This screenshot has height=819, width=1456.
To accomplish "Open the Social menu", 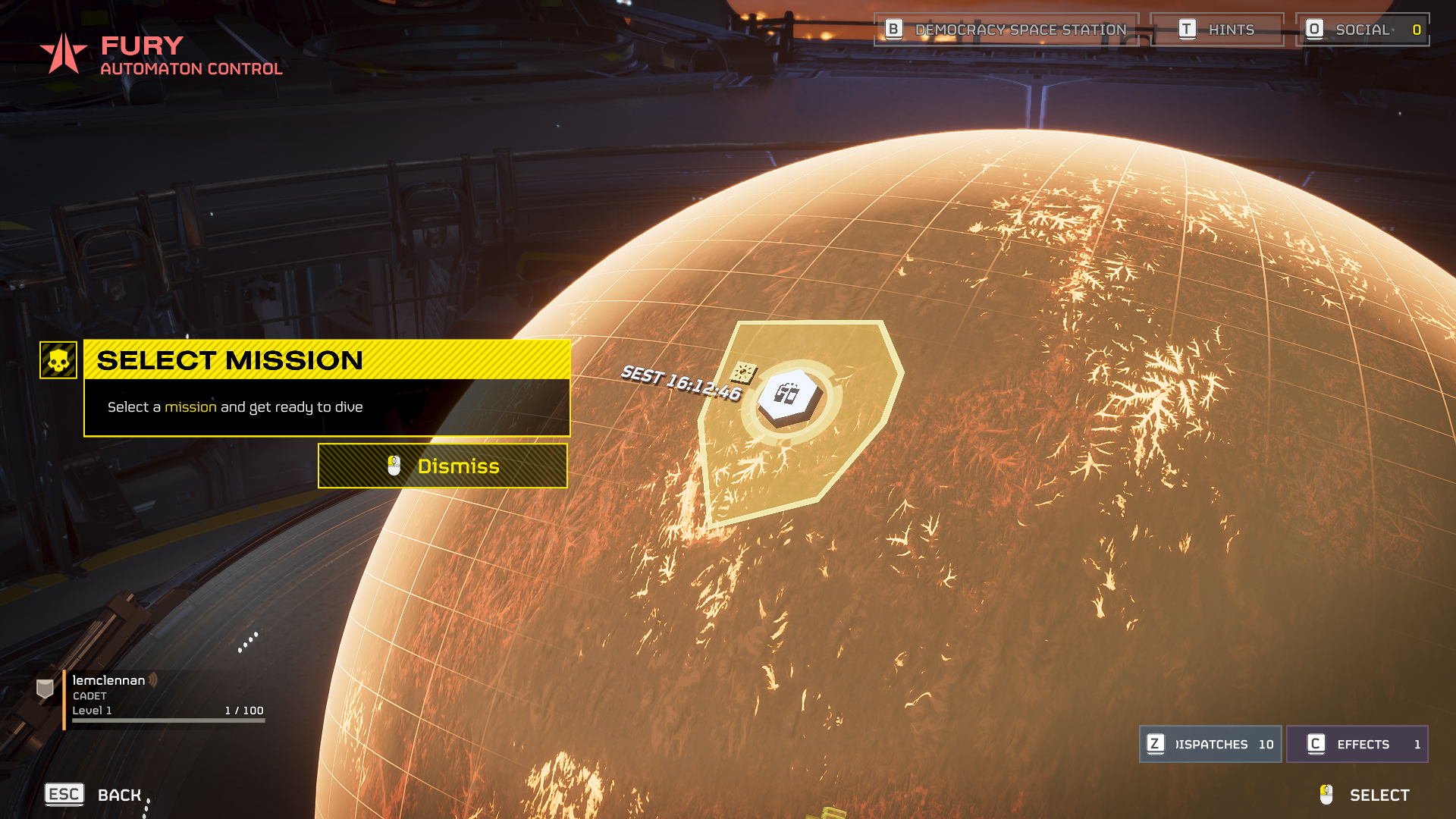I will pos(1362,30).
